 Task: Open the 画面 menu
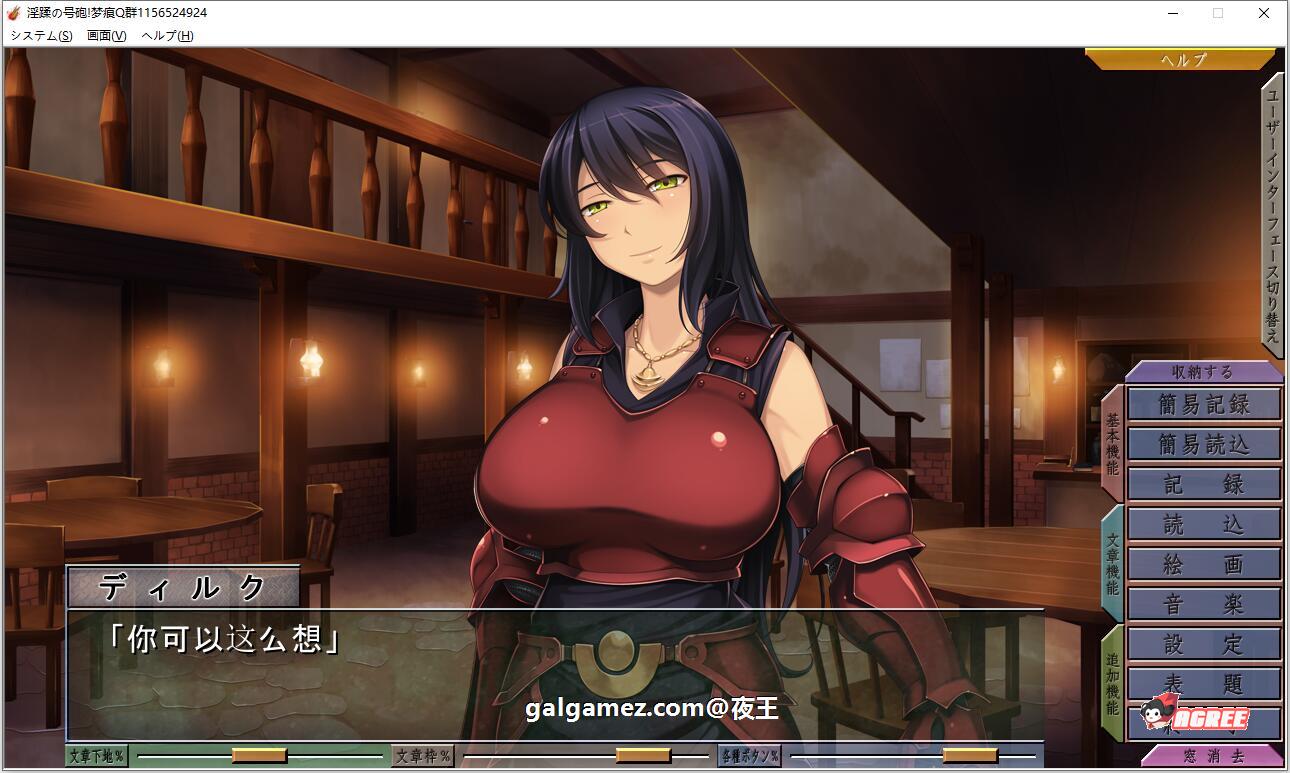[x=105, y=34]
